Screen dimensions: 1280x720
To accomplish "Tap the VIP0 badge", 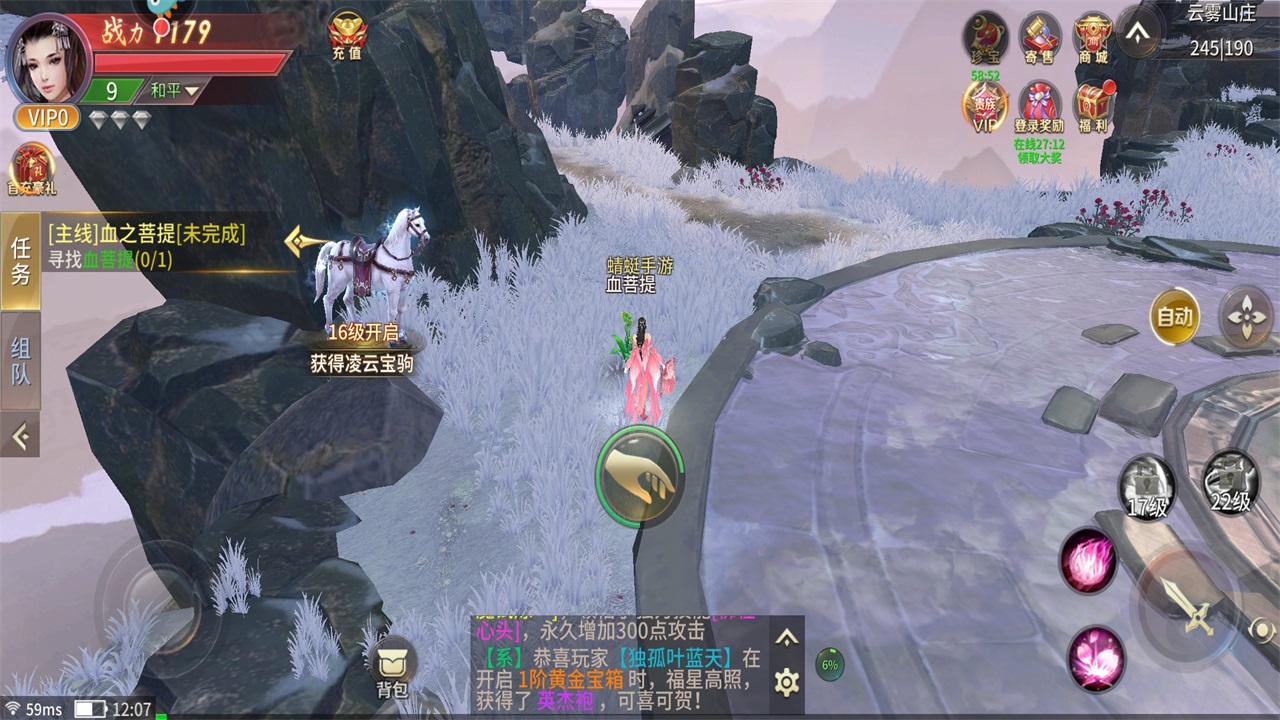I will (47, 118).
